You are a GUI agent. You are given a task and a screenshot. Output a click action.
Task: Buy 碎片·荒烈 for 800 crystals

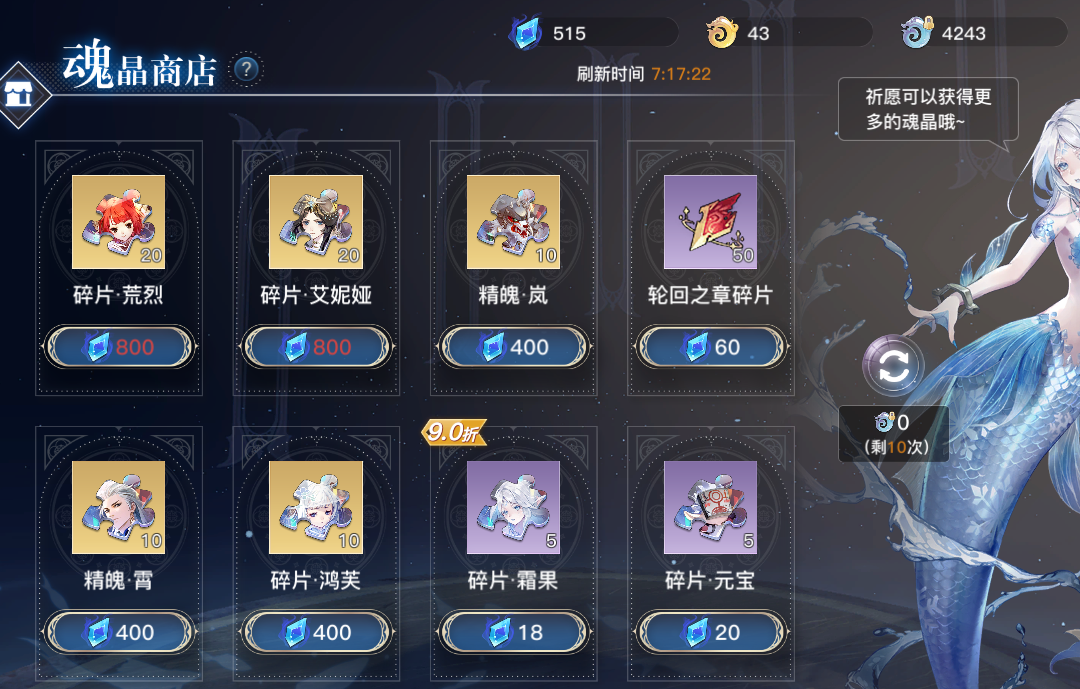(x=119, y=347)
